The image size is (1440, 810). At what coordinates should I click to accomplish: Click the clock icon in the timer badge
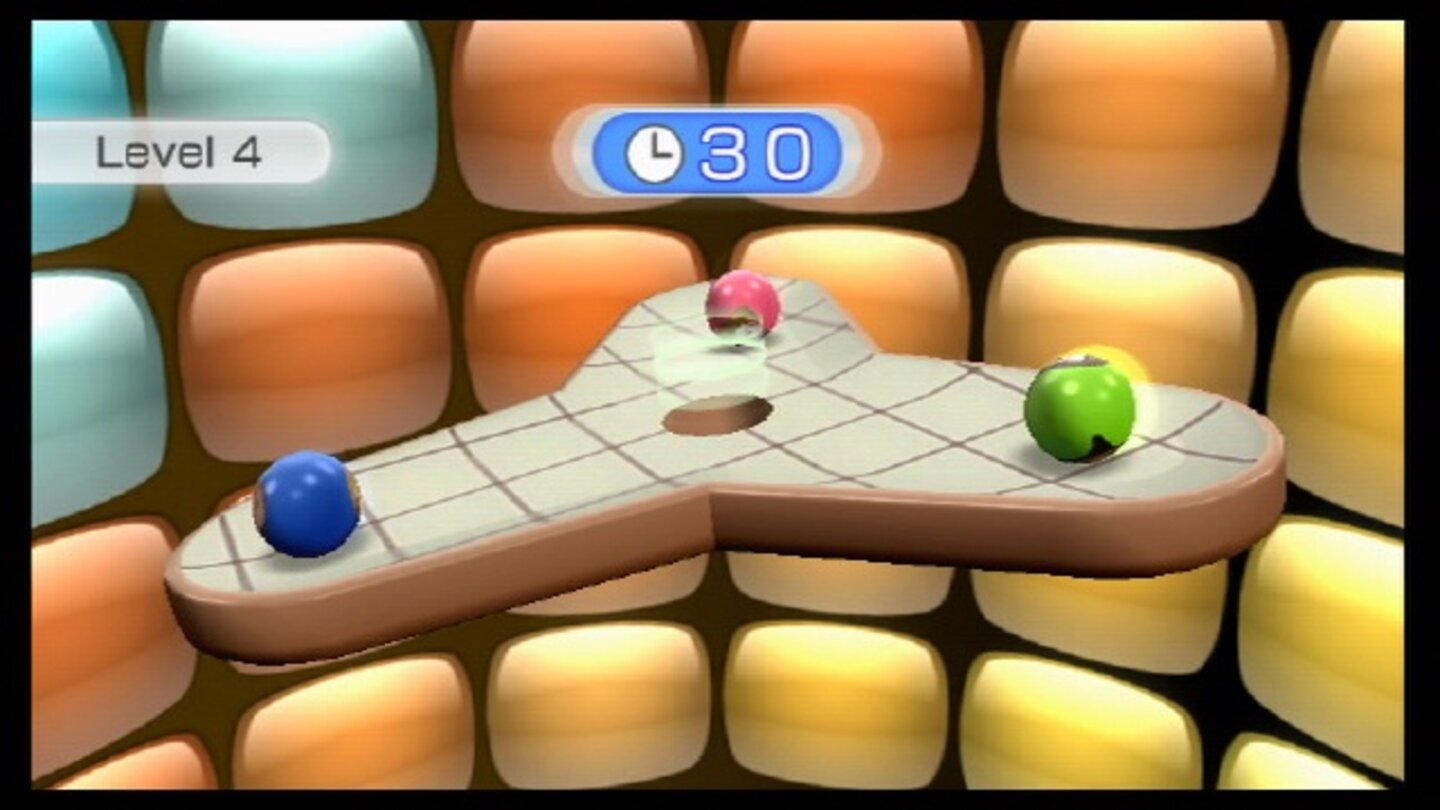(652, 152)
